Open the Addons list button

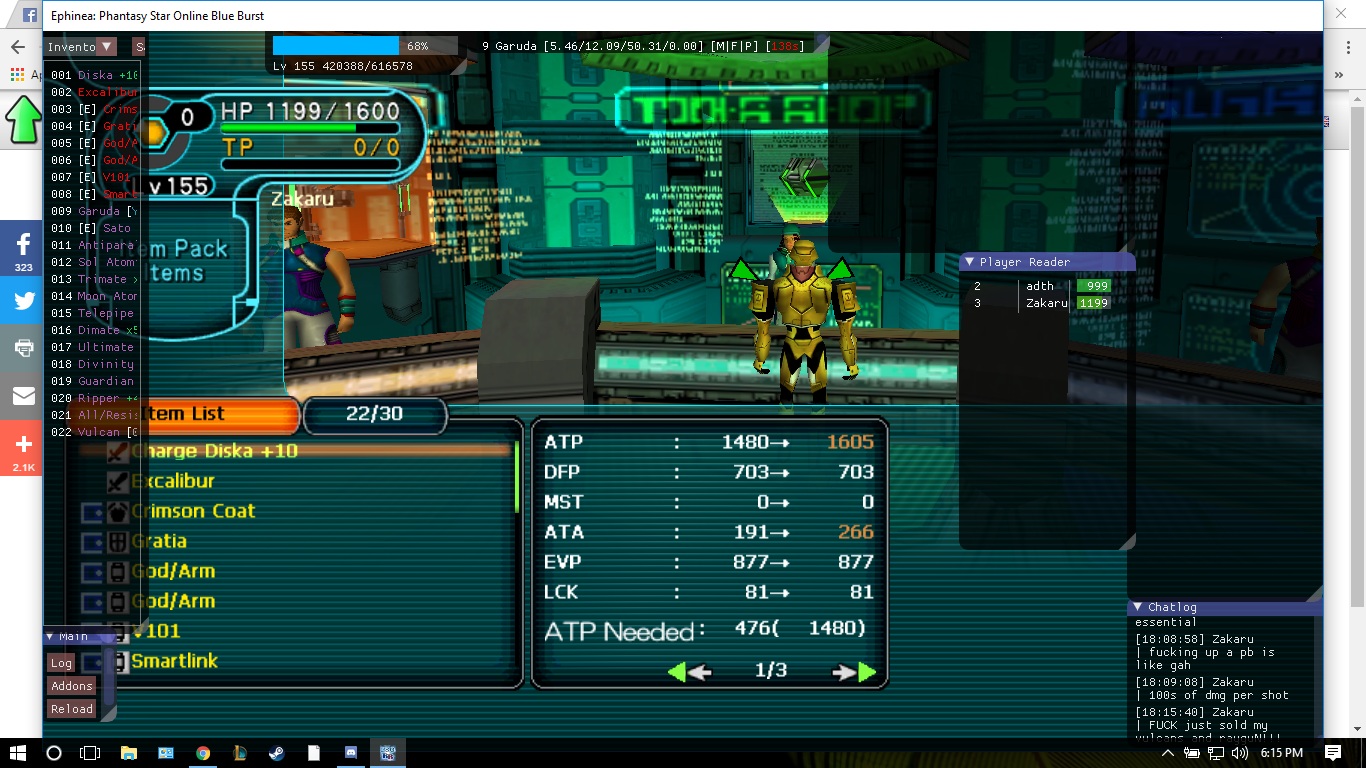72,686
